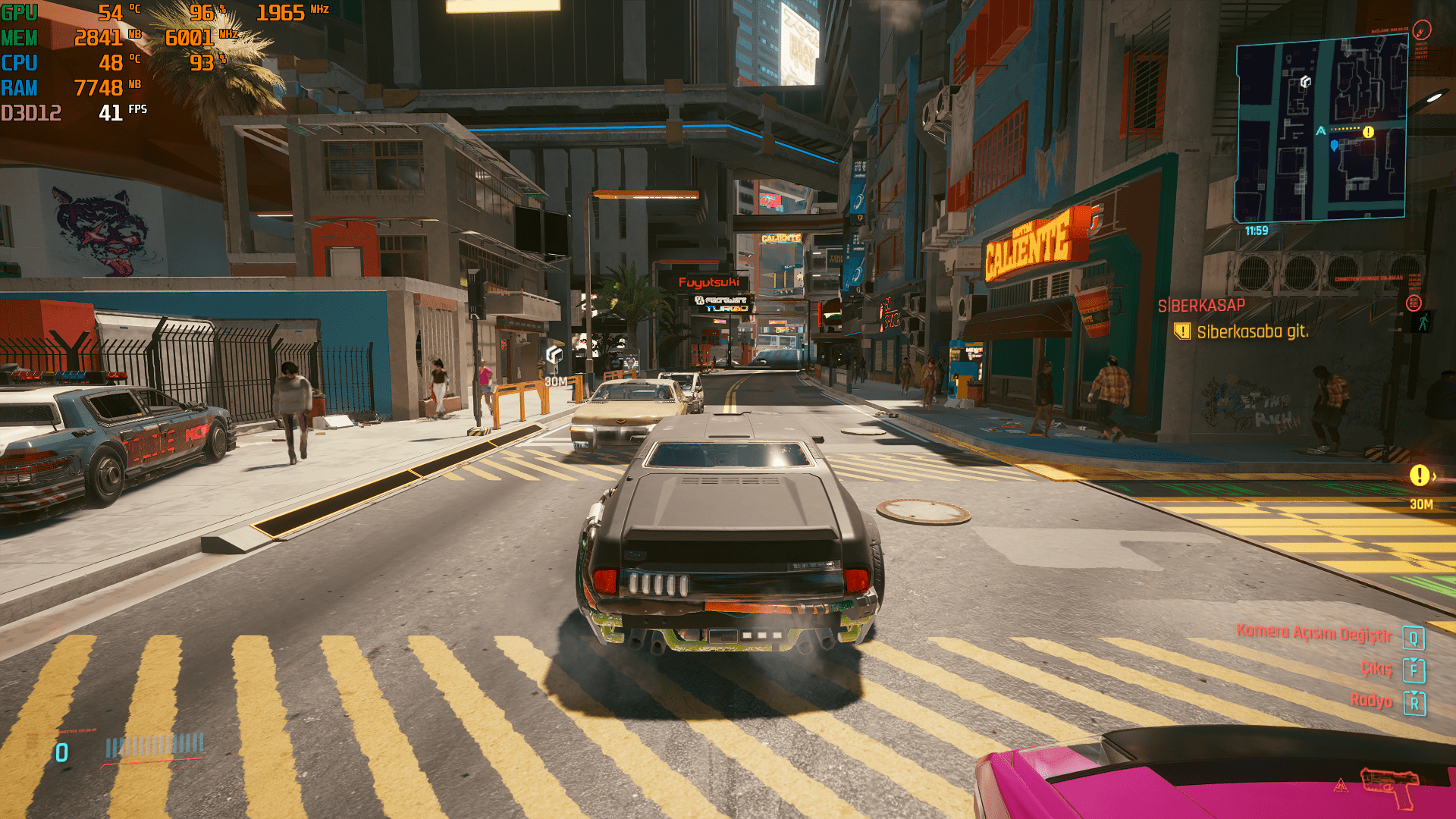
Task: Click the white waypoint icon above 30M
Action: 554,355
